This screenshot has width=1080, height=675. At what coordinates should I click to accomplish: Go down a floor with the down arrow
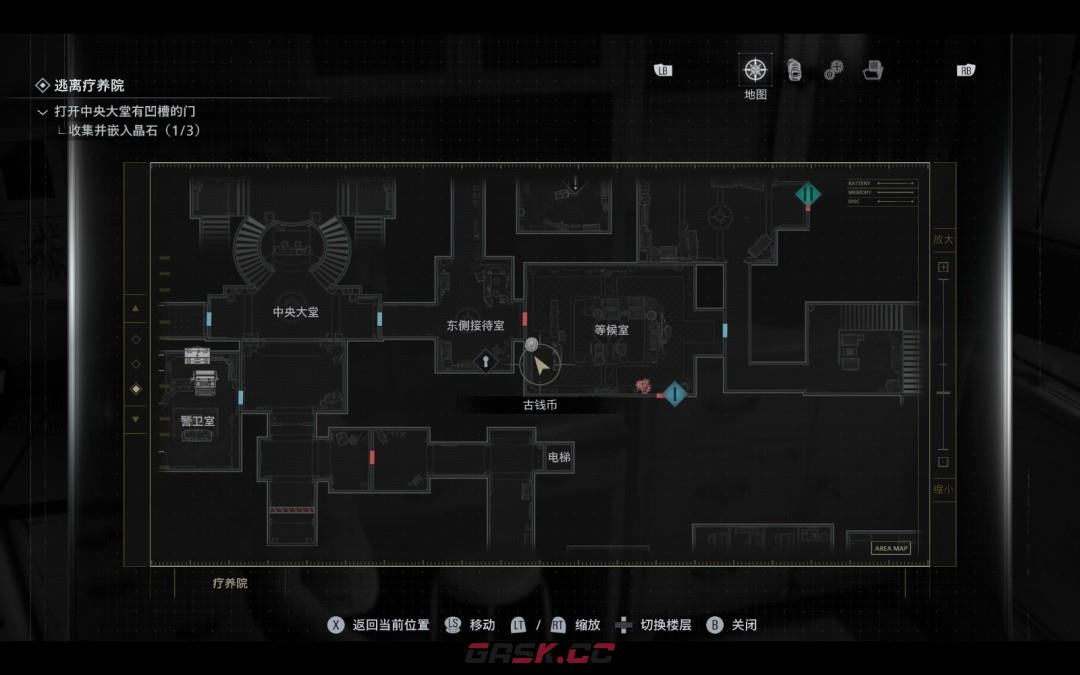tap(136, 419)
